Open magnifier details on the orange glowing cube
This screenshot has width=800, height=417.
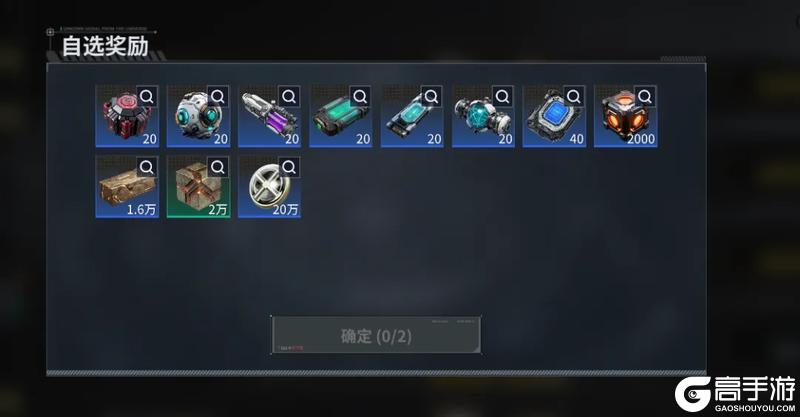(x=646, y=96)
